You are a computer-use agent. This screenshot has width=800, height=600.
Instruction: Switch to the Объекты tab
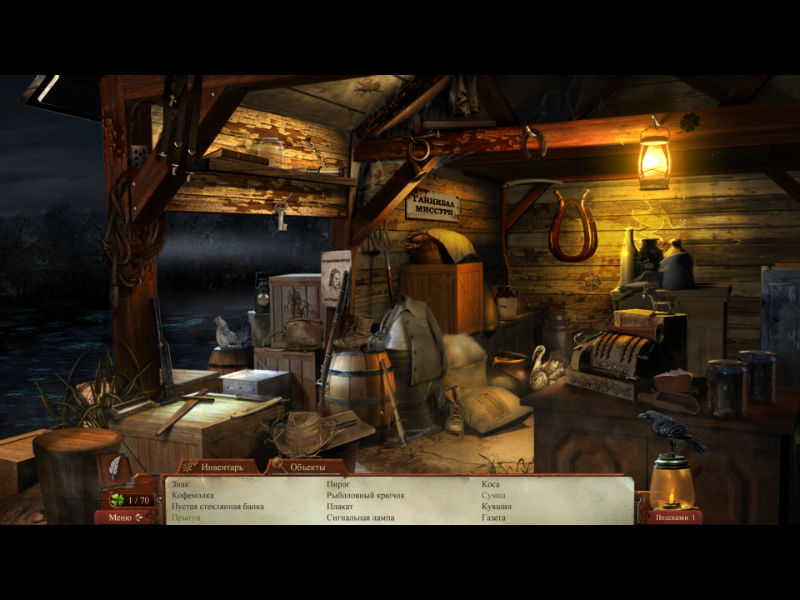coord(309,467)
